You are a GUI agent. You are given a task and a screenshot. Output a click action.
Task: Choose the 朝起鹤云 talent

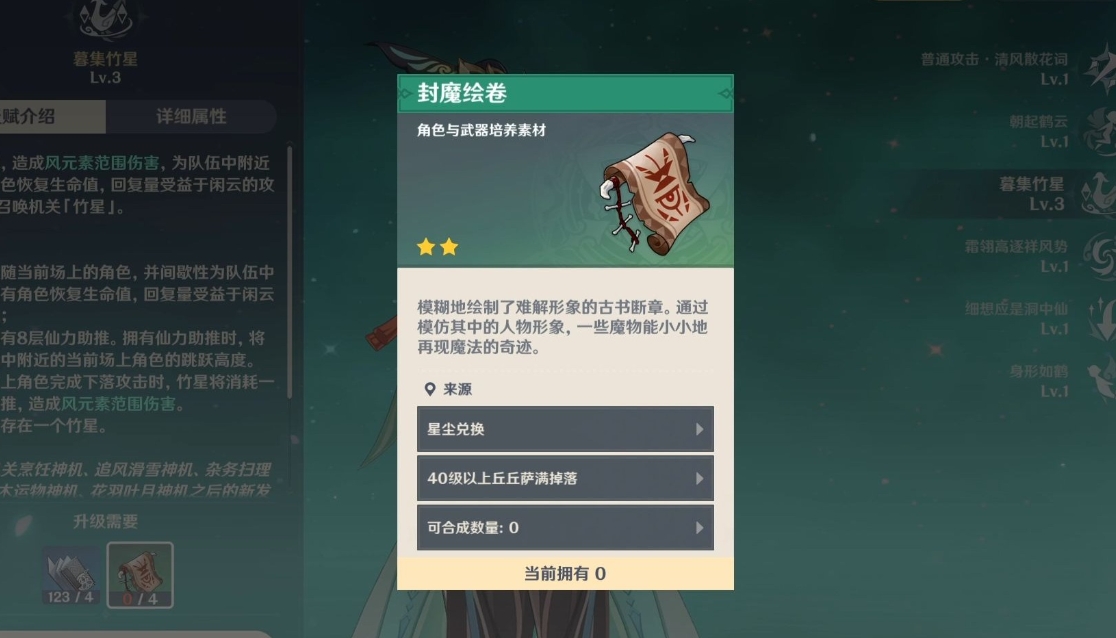click(1040, 130)
